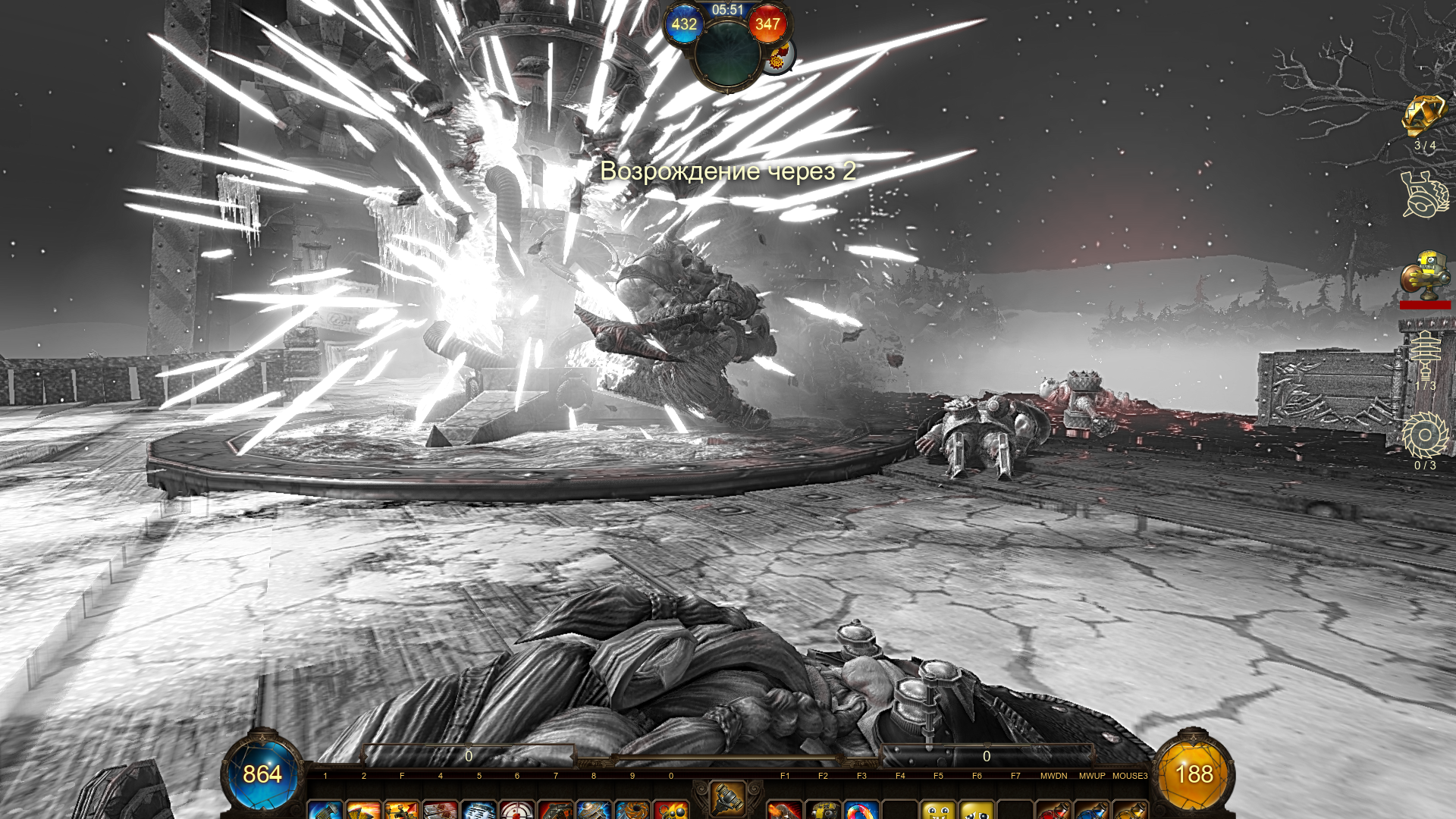Use the MWDN red potion flask
This screenshot has height=819, width=1456.
pos(1053,809)
